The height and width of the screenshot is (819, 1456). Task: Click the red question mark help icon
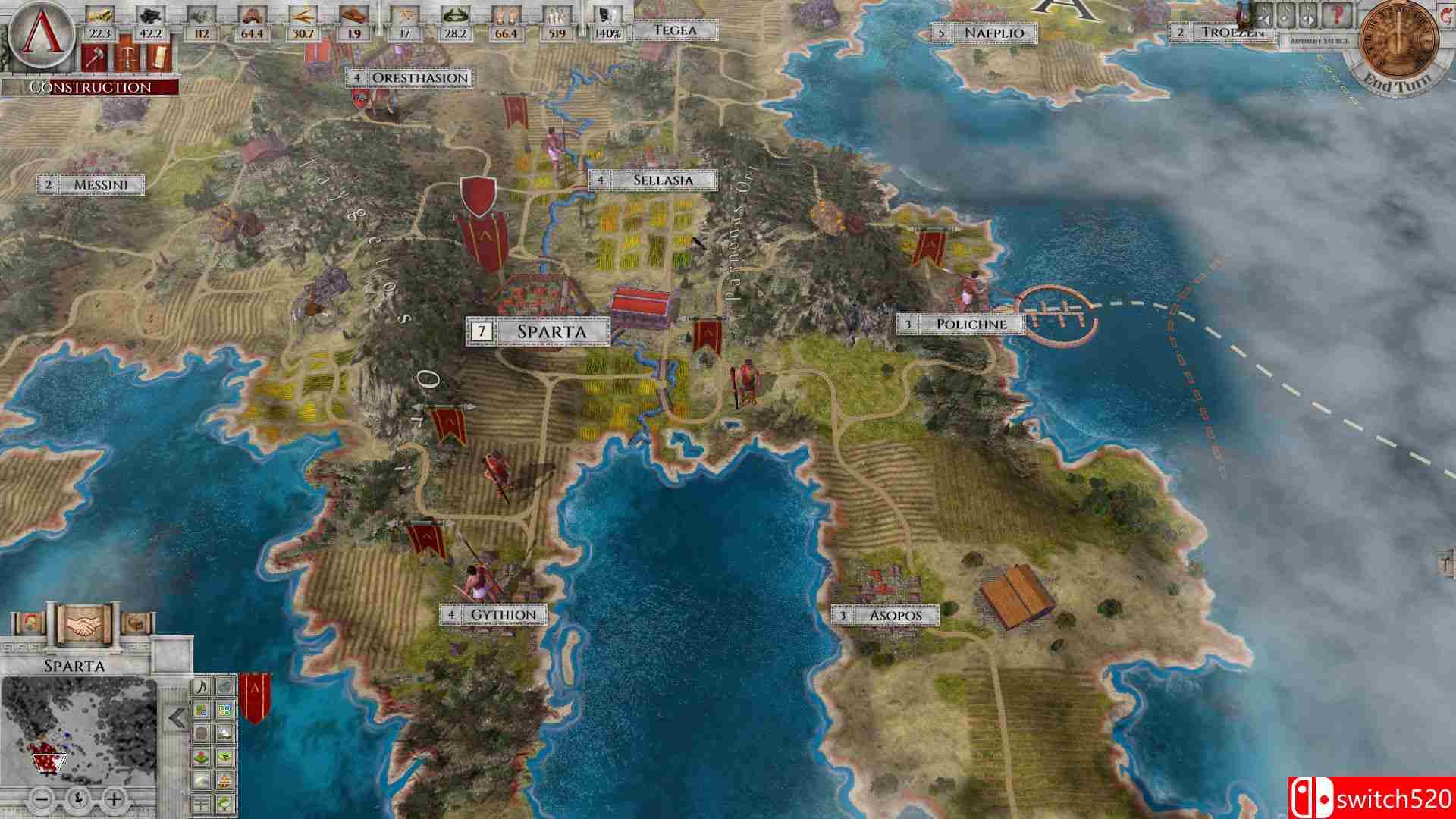click(x=1338, y=14)
